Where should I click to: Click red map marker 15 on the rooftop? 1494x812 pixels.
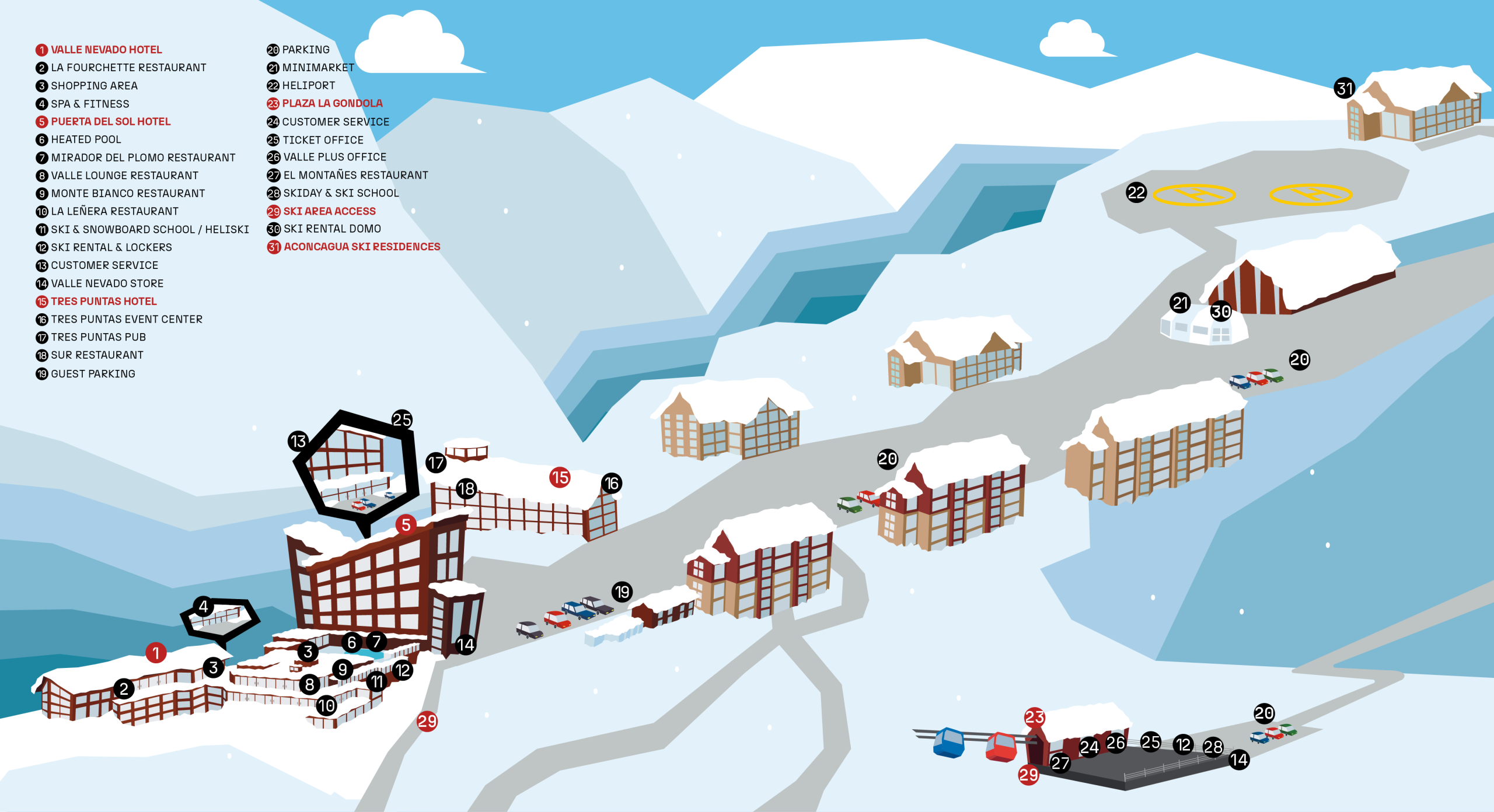click(x=560, y=478)
